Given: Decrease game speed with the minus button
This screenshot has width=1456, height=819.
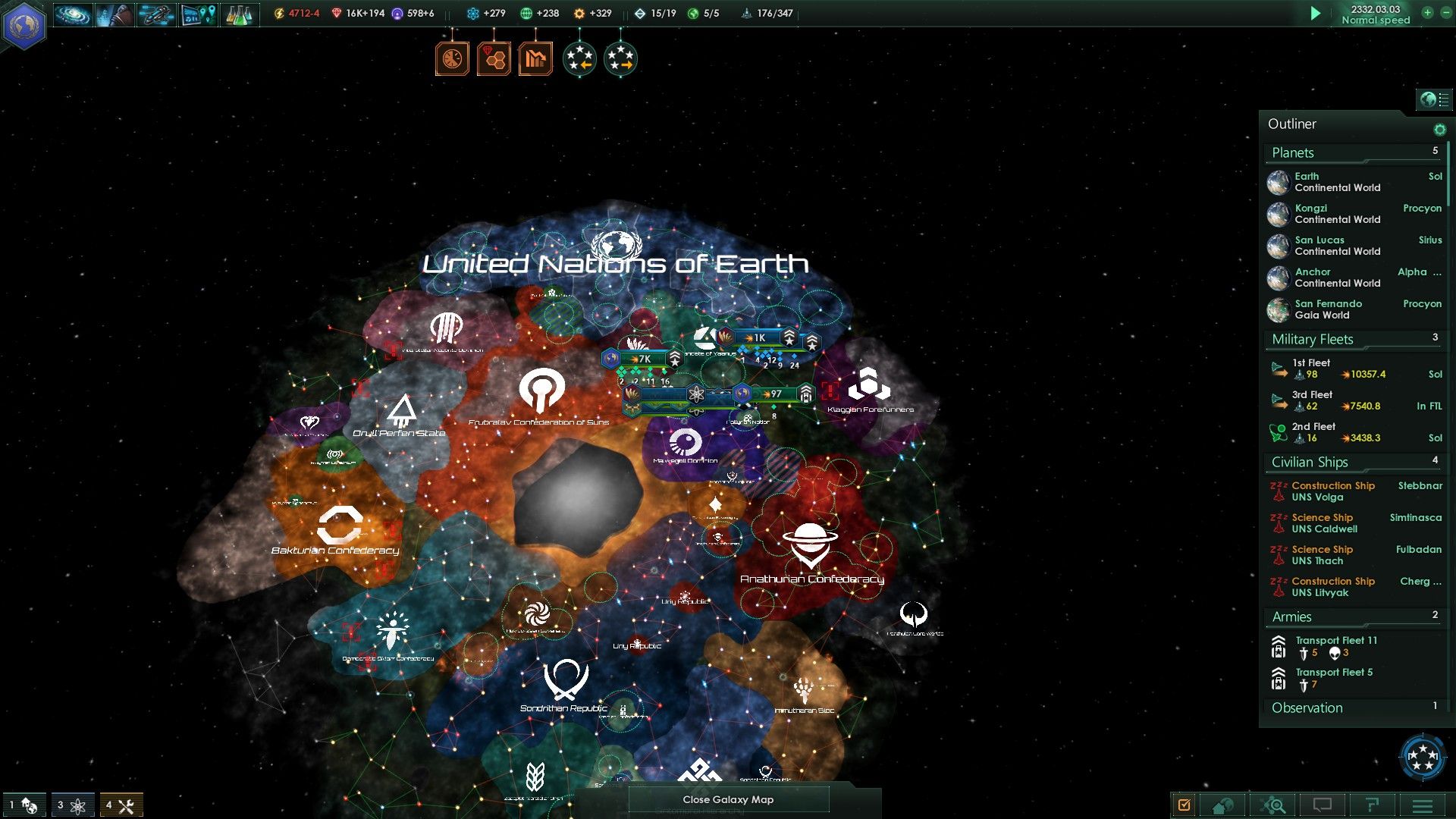Looking at the screenshot, I should [x=1445, y=13].
